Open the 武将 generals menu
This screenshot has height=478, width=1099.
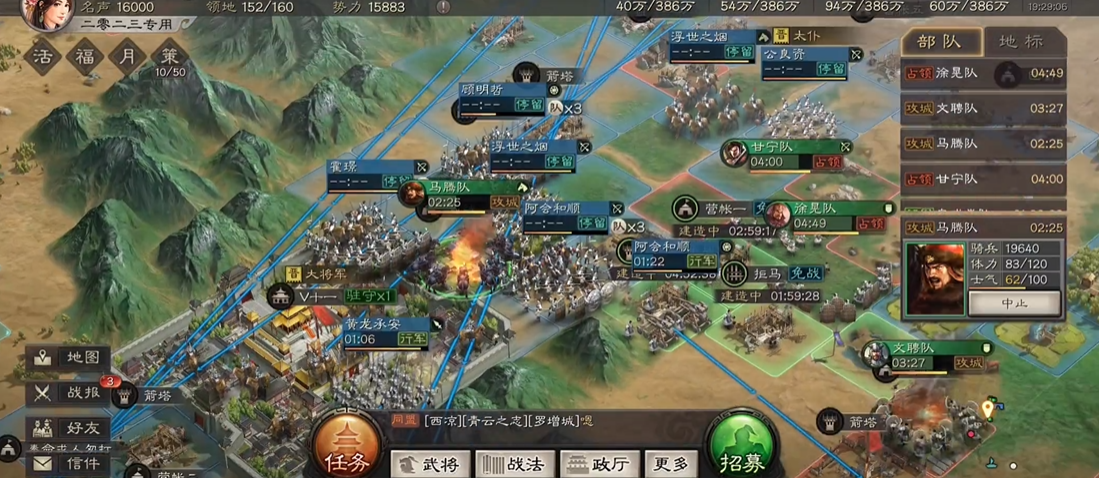tap(430, 463)
